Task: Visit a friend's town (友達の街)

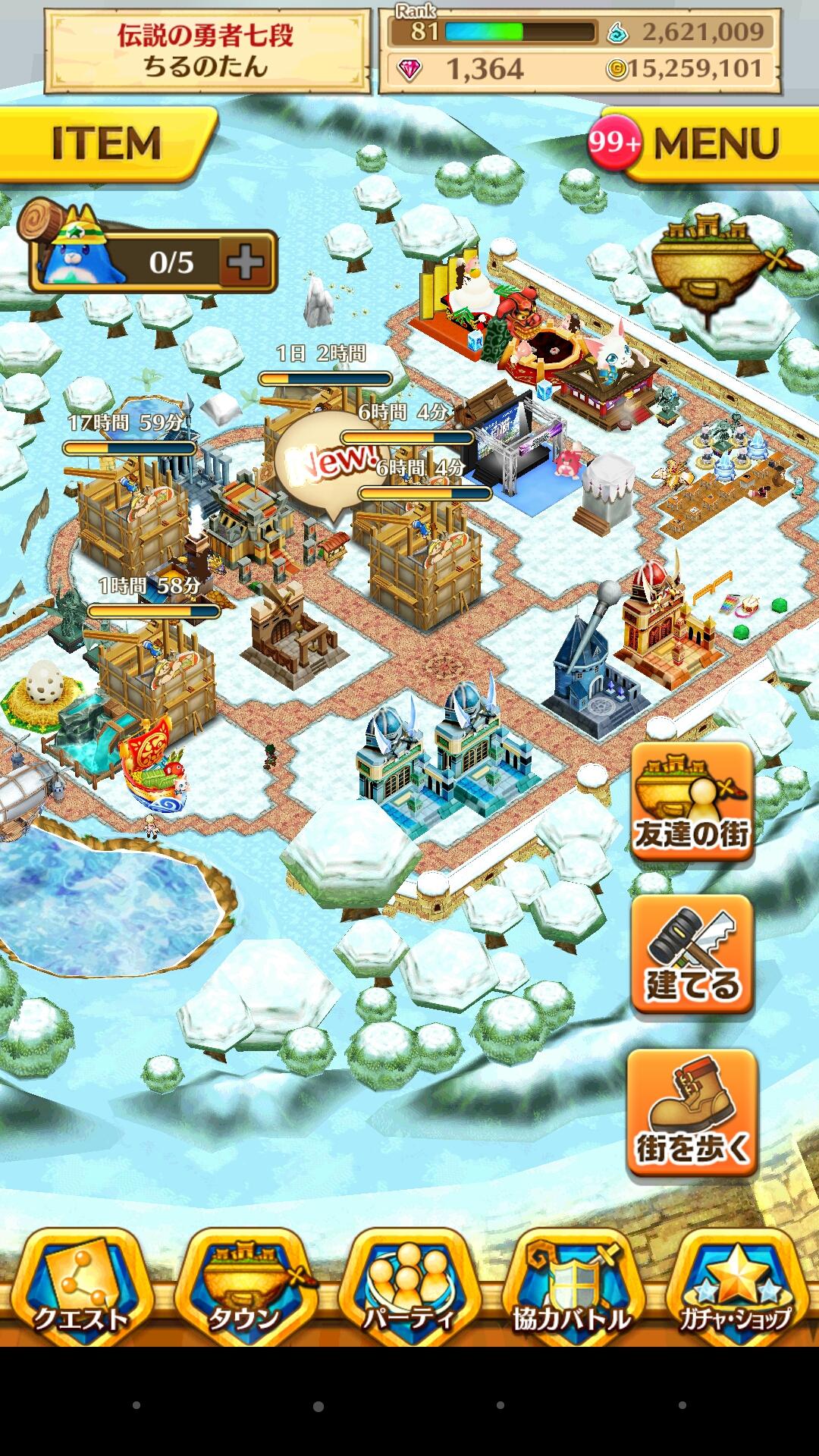Action: tap(692, 802)
